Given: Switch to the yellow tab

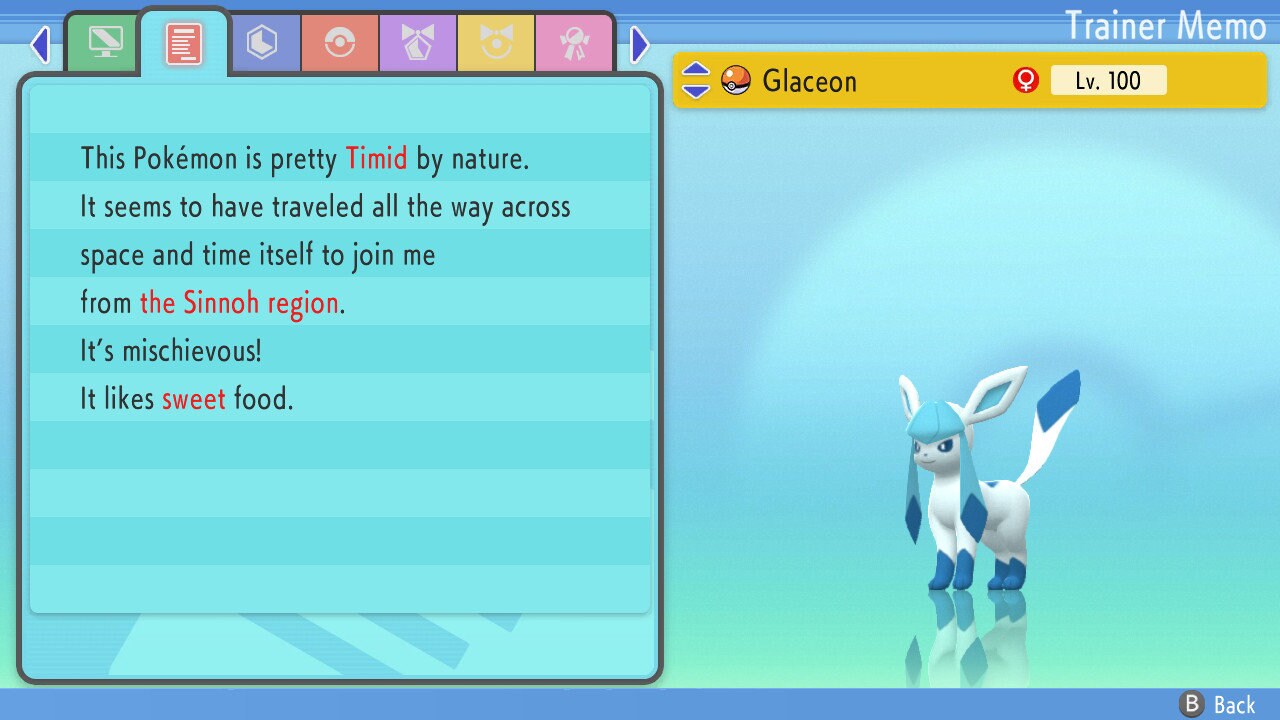Looking at the screenshot, I should point(496,43).
